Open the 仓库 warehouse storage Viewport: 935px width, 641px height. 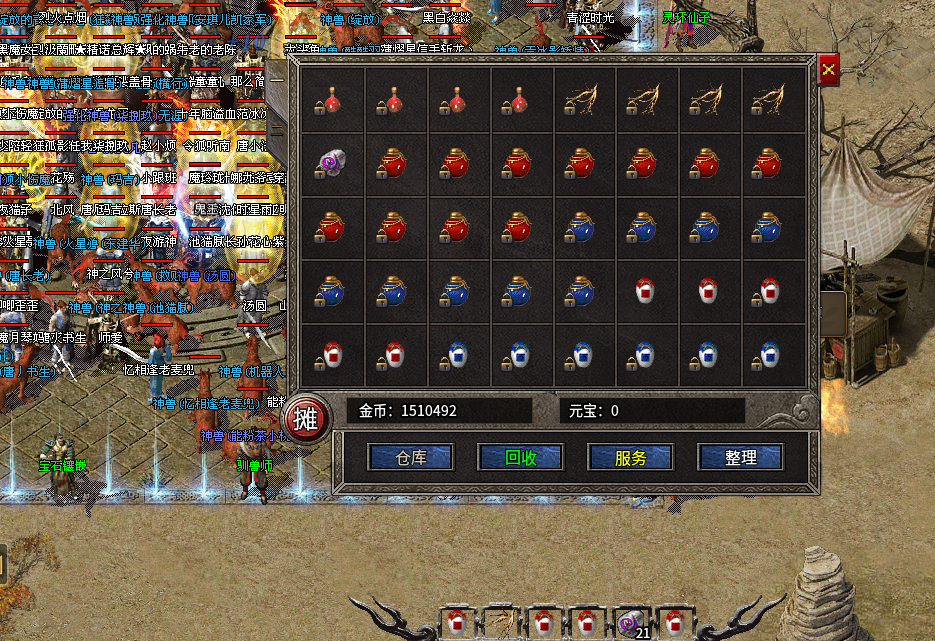411,458
